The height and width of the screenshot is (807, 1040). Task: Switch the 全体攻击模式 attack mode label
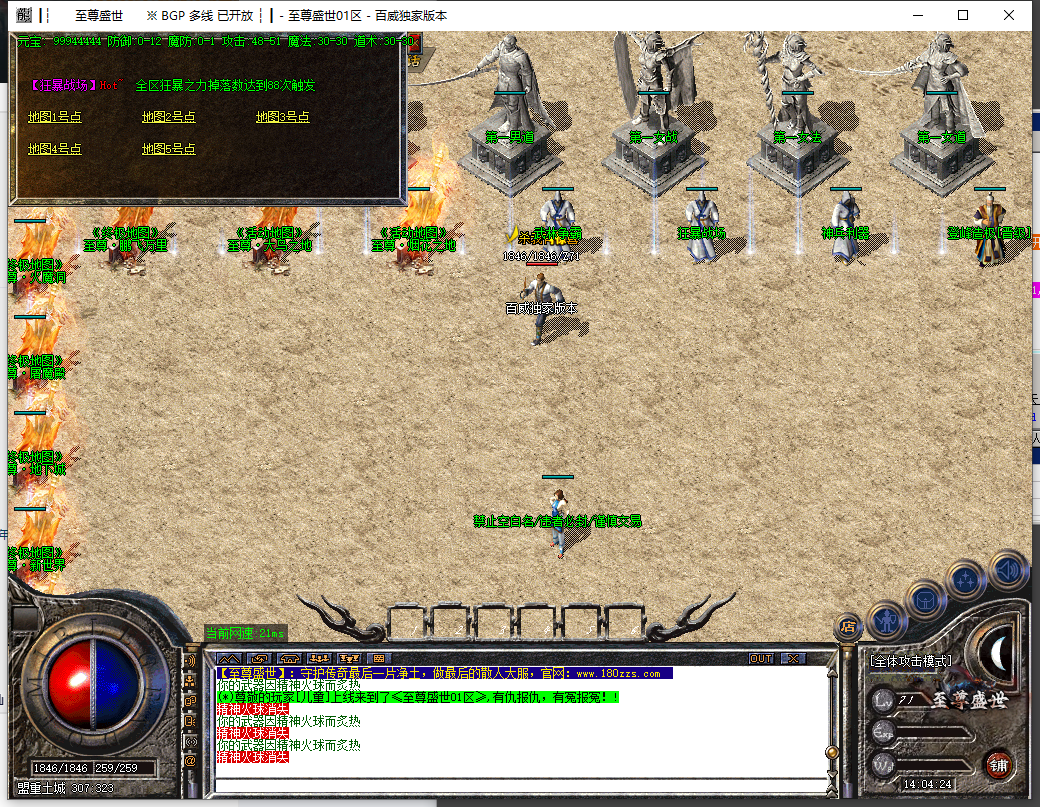[909, 661]
